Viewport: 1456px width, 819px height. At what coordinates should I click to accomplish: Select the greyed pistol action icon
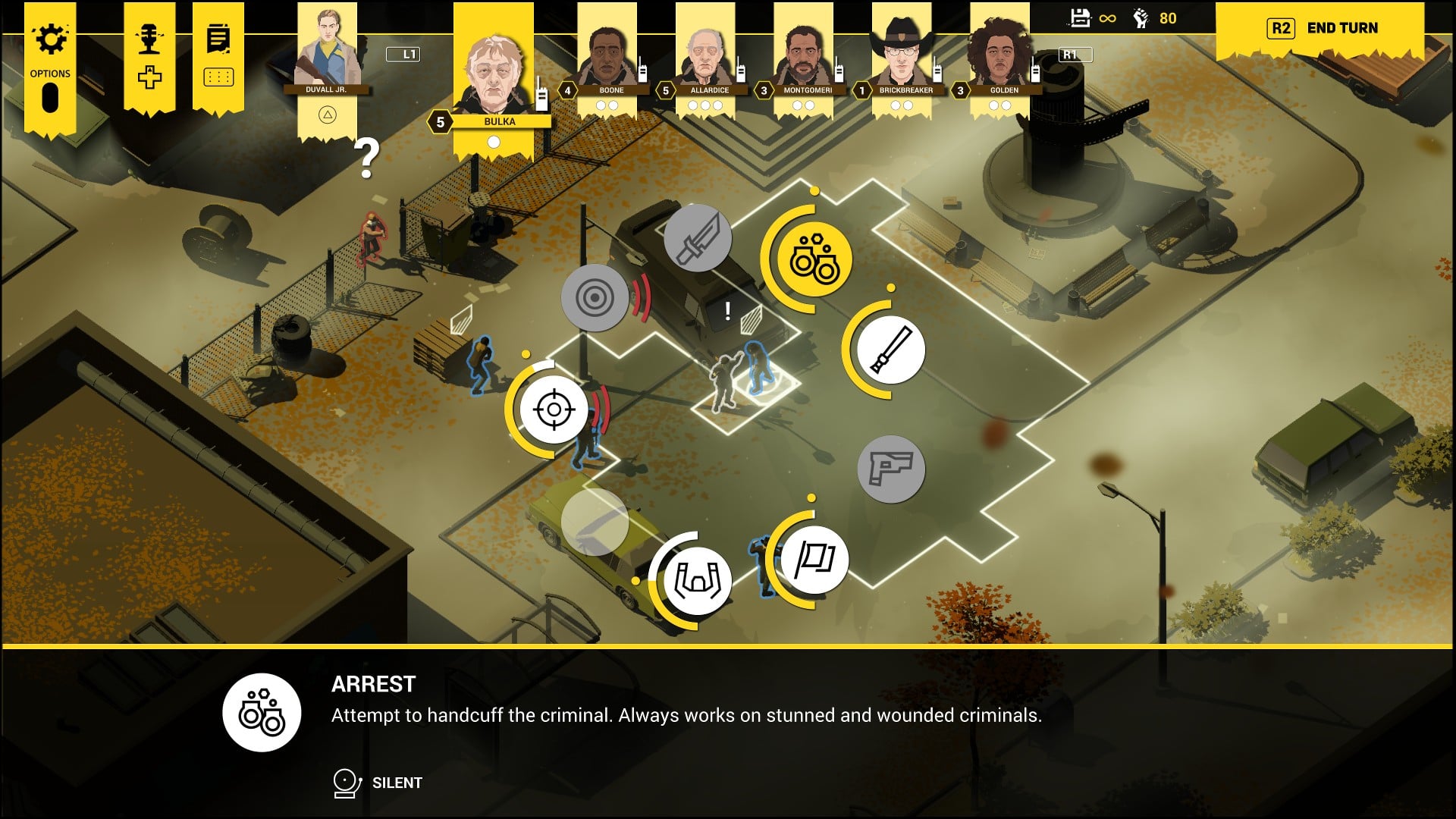coord(891,469)
